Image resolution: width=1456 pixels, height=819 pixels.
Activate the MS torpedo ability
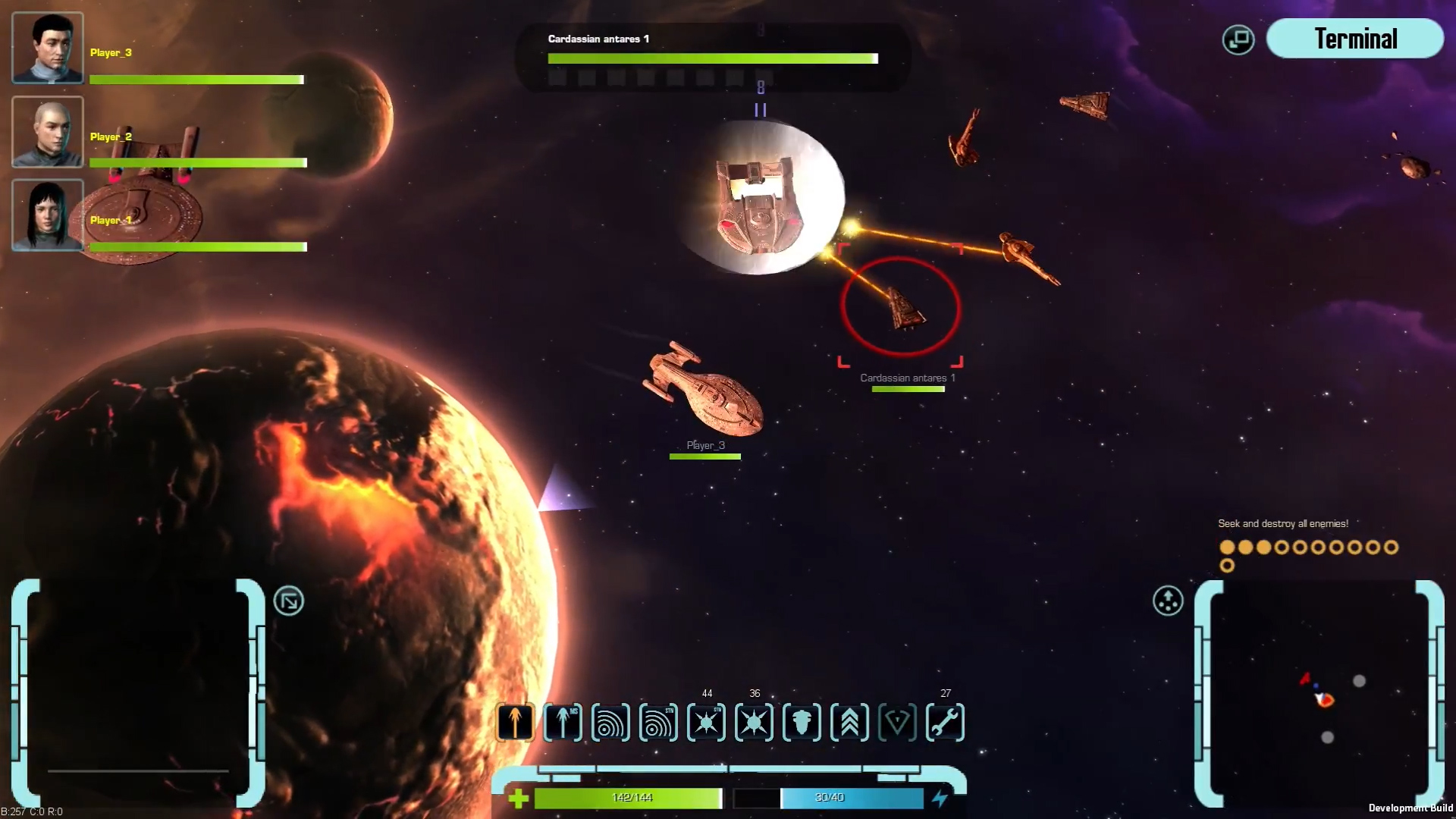pyautogui.click(x=563, y=723)
